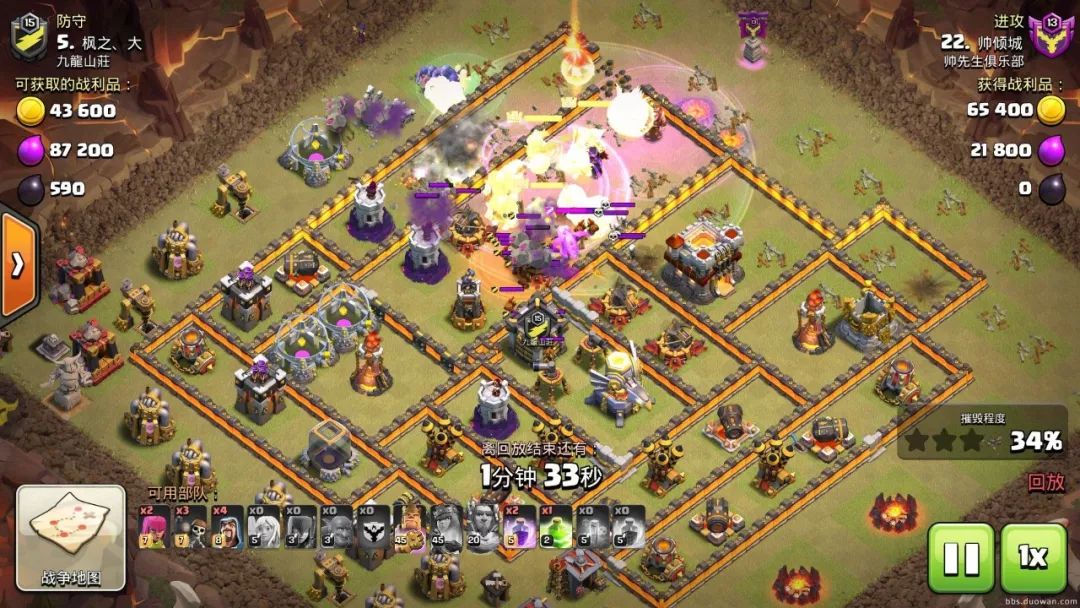Select the Clan Castle troops slot
The width and height of the screenshot is (1080, 608).
point(372,527)
